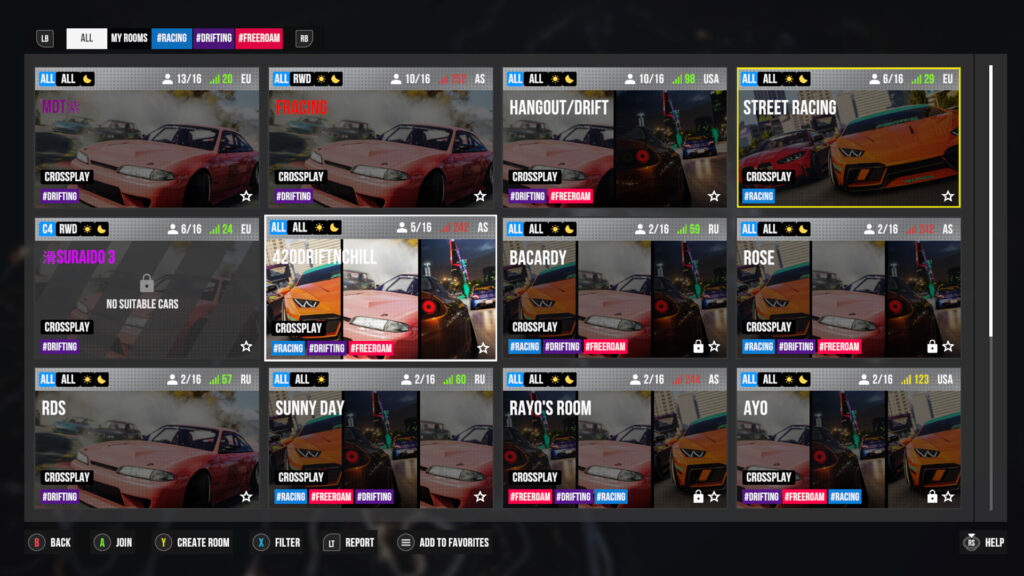
Task: Open the SUNNY DAY room
Action: pos(380,440)
